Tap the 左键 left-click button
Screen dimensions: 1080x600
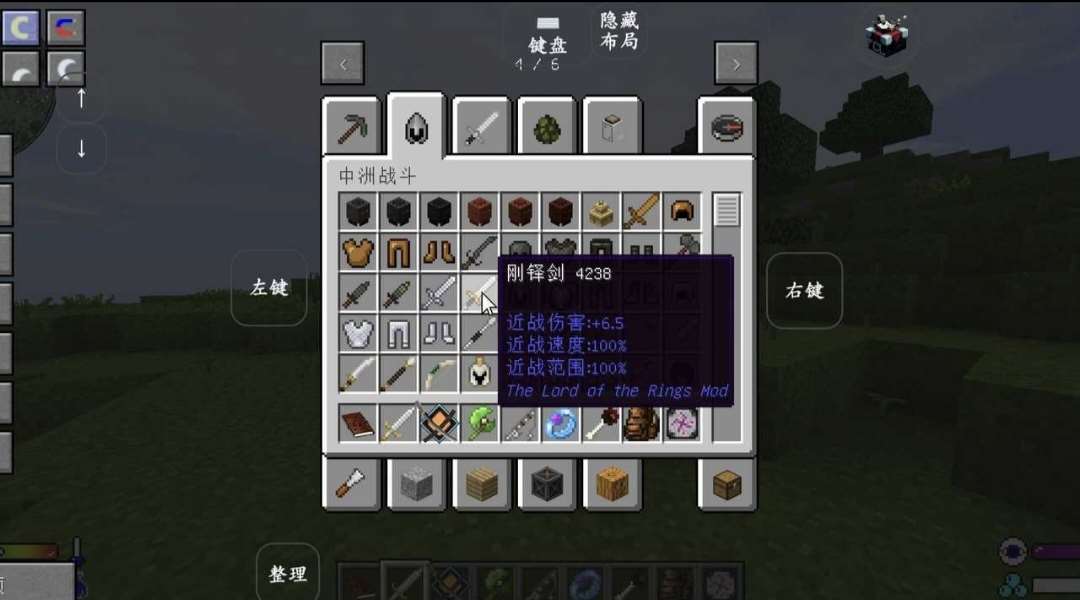[269, 288]
